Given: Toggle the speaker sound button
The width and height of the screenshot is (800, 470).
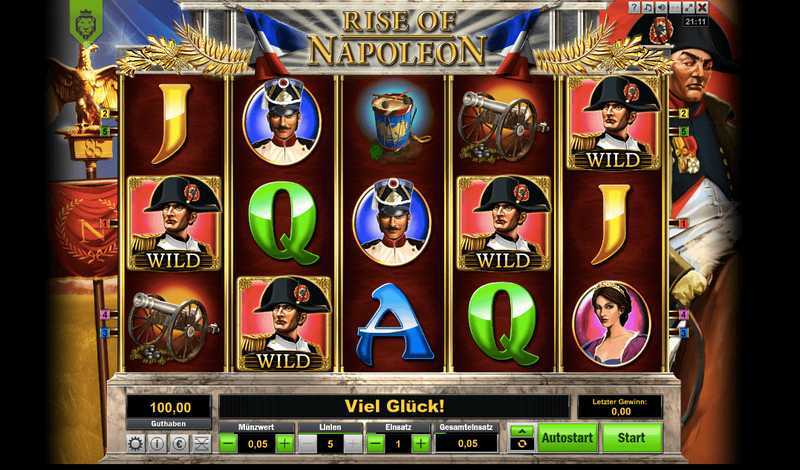Looking at the screenshot, I should pyautogui.click(x=662, y=8).
